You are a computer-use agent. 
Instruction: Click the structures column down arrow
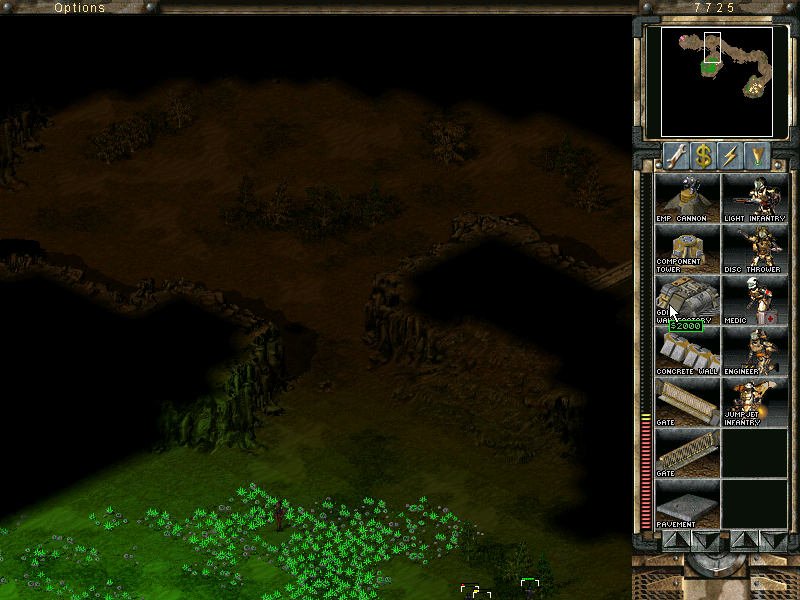coord(705,541)
